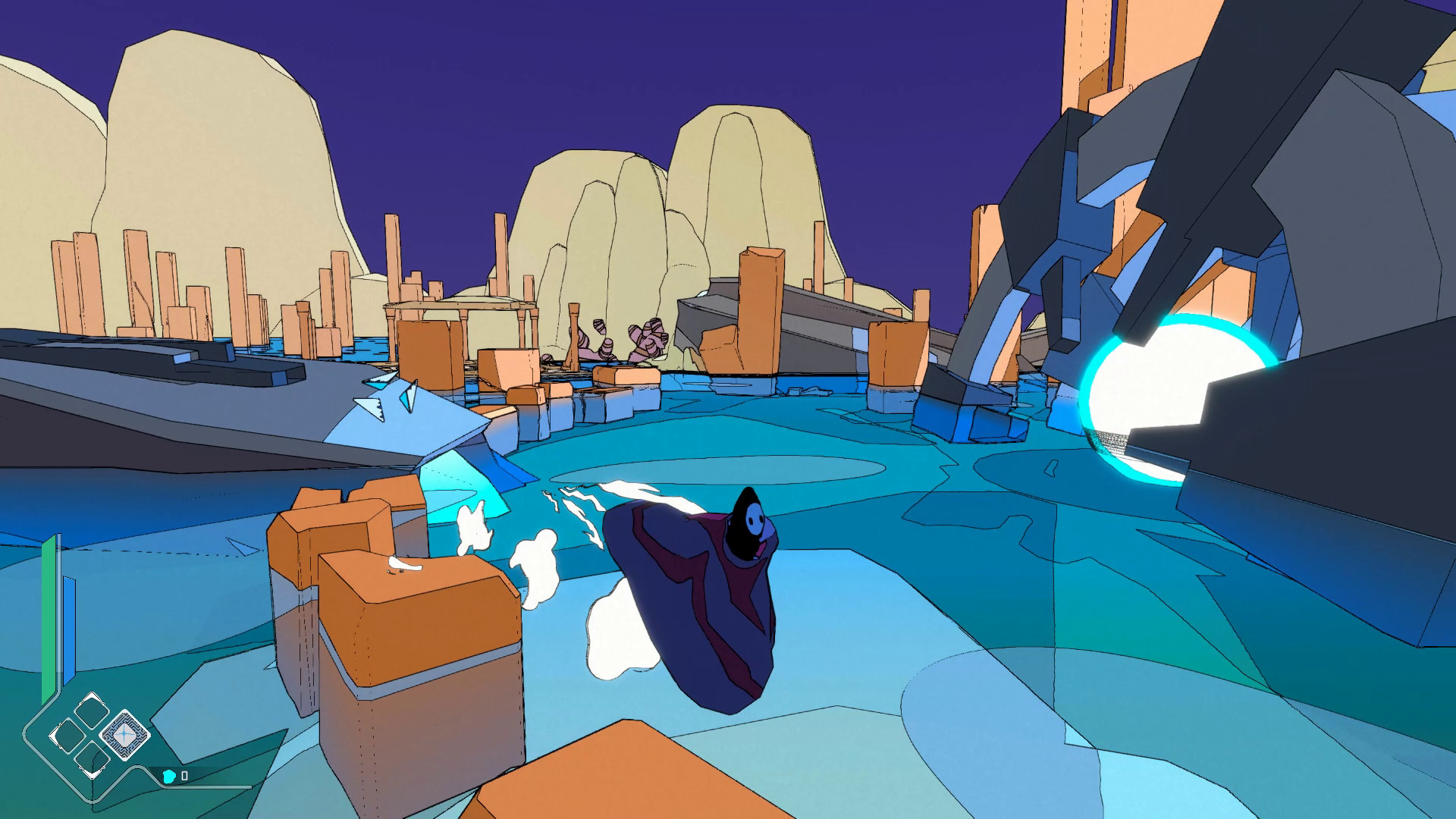Click the maze-patterned compass tile
The image size is (1456, 819).
coord(124,735)
